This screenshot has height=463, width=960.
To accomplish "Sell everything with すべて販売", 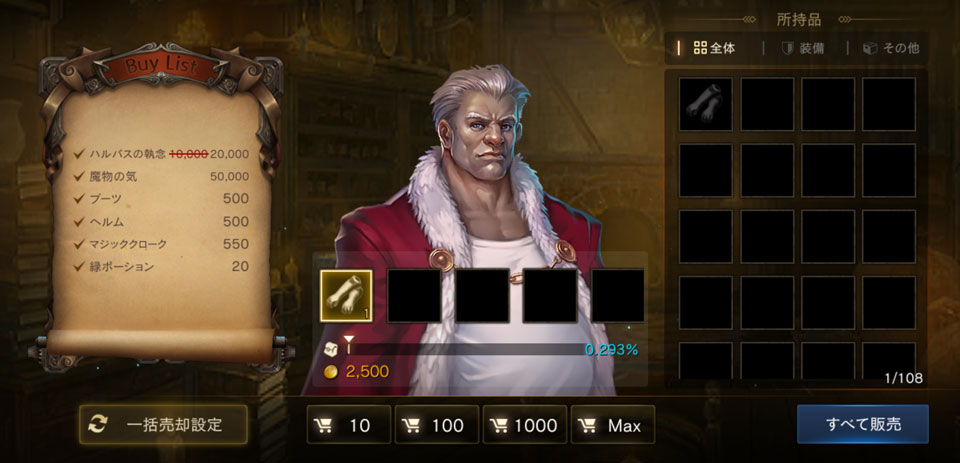I will tap(862, 424).
